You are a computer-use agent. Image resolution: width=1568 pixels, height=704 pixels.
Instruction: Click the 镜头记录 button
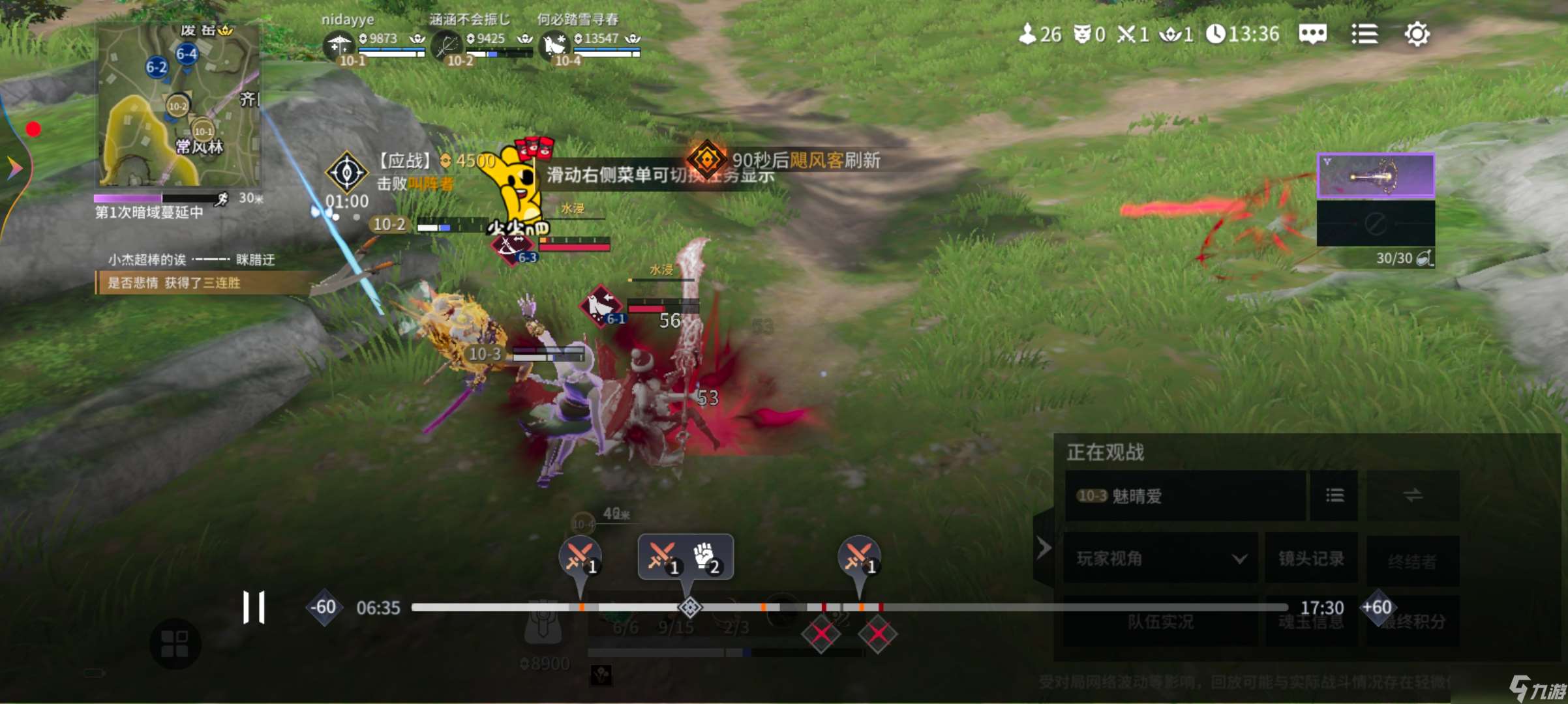coord(1311,559)
